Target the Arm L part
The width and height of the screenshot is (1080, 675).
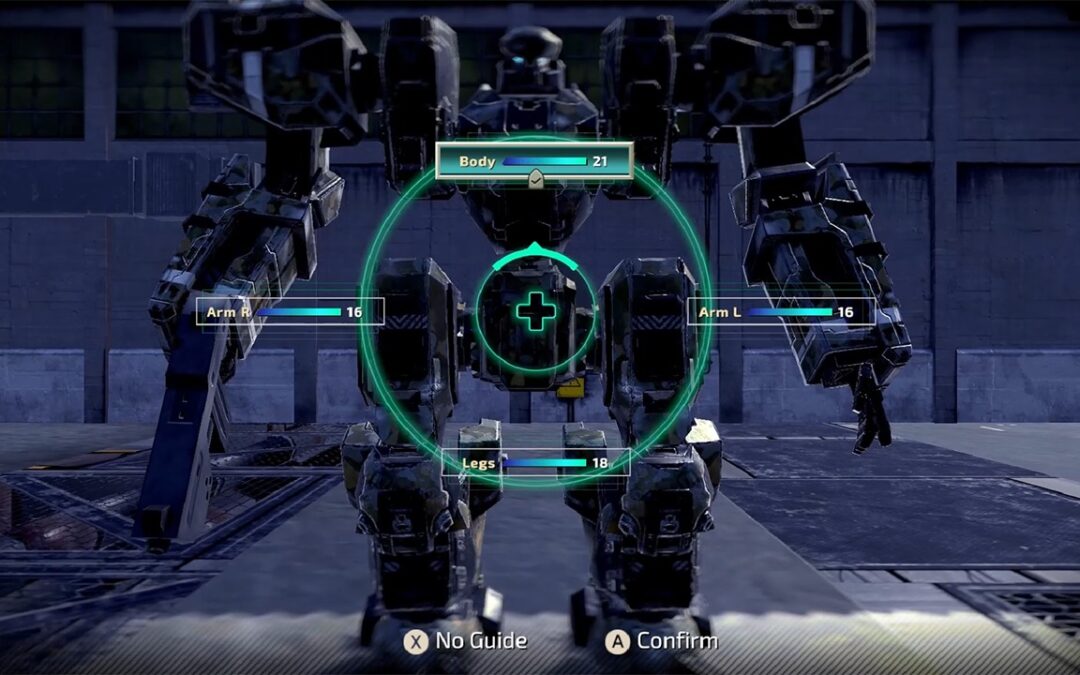click(x=781, y=312)
